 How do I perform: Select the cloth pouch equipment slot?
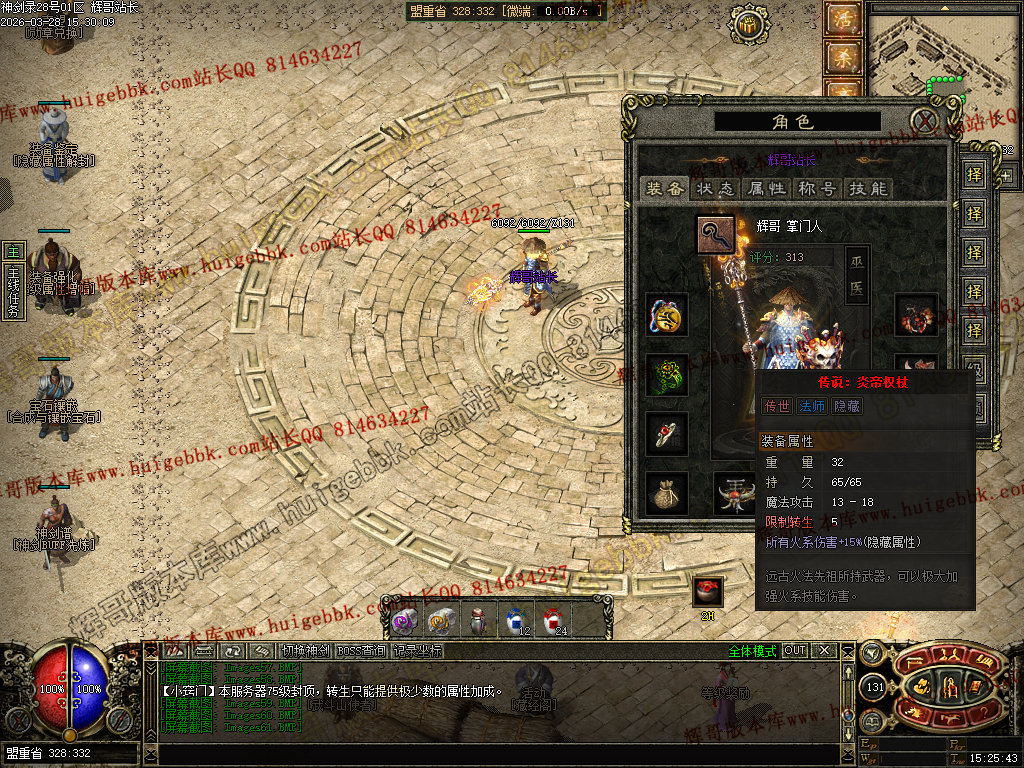667,493
